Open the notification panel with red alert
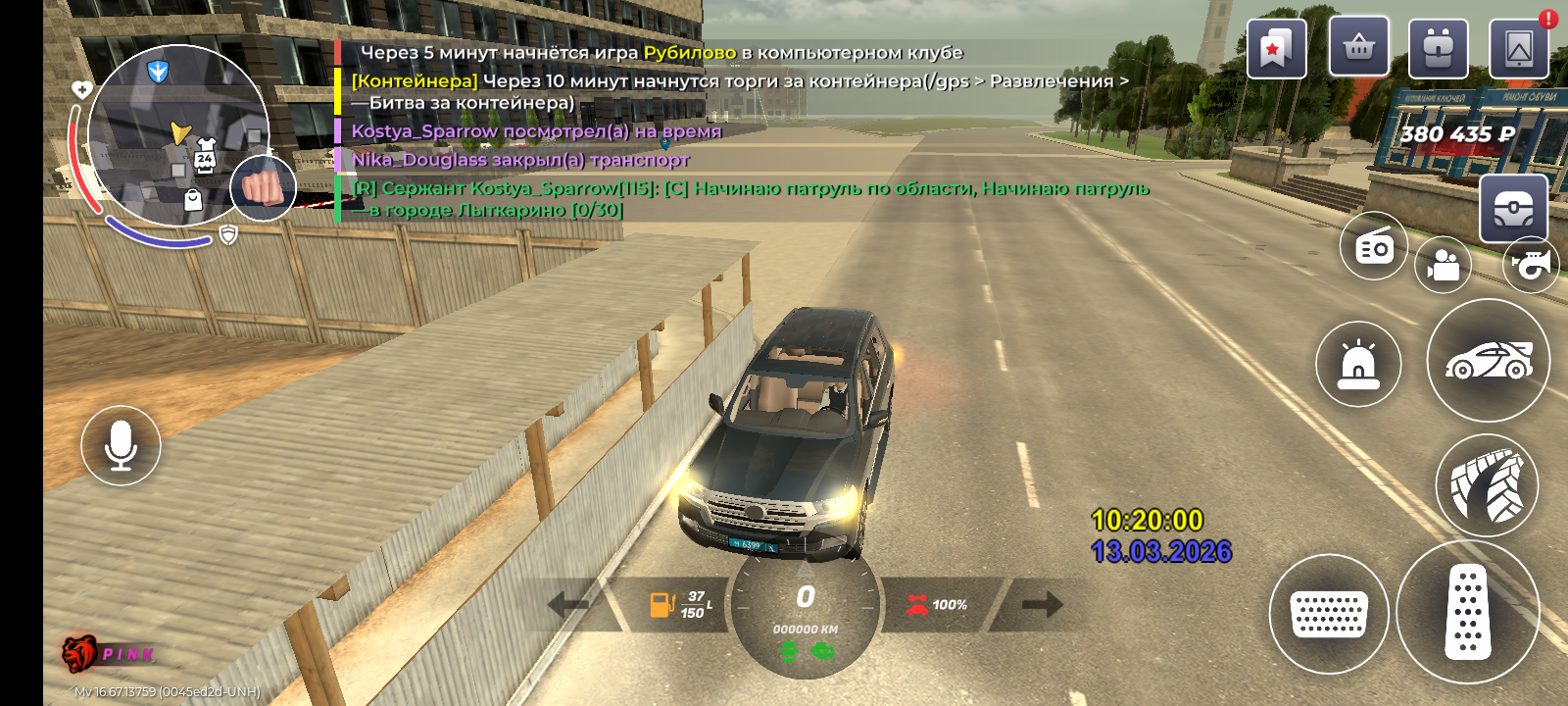Viewport: 1568px width, 706px height. click(1519, 48)
